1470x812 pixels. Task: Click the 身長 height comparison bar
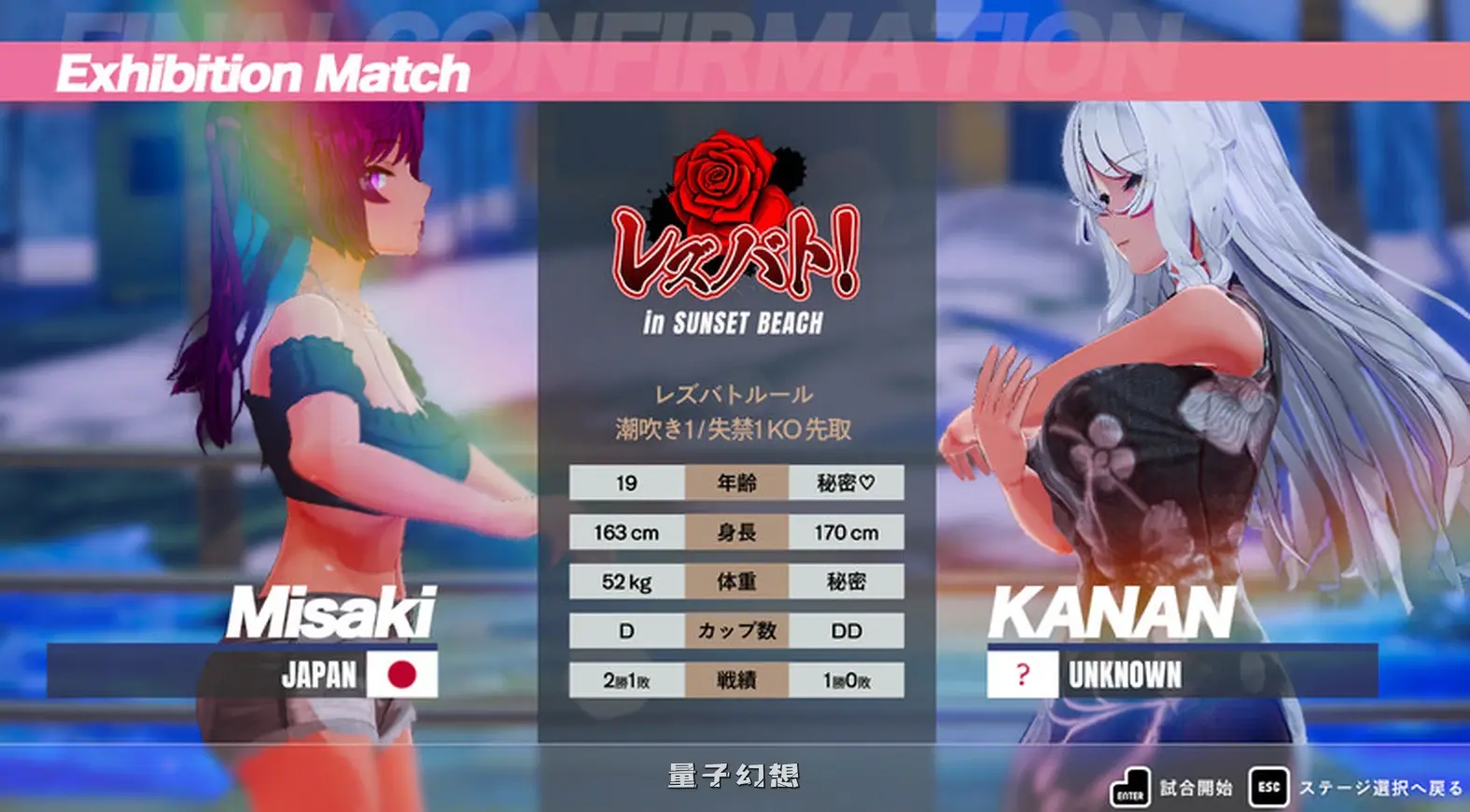[735, 532]
